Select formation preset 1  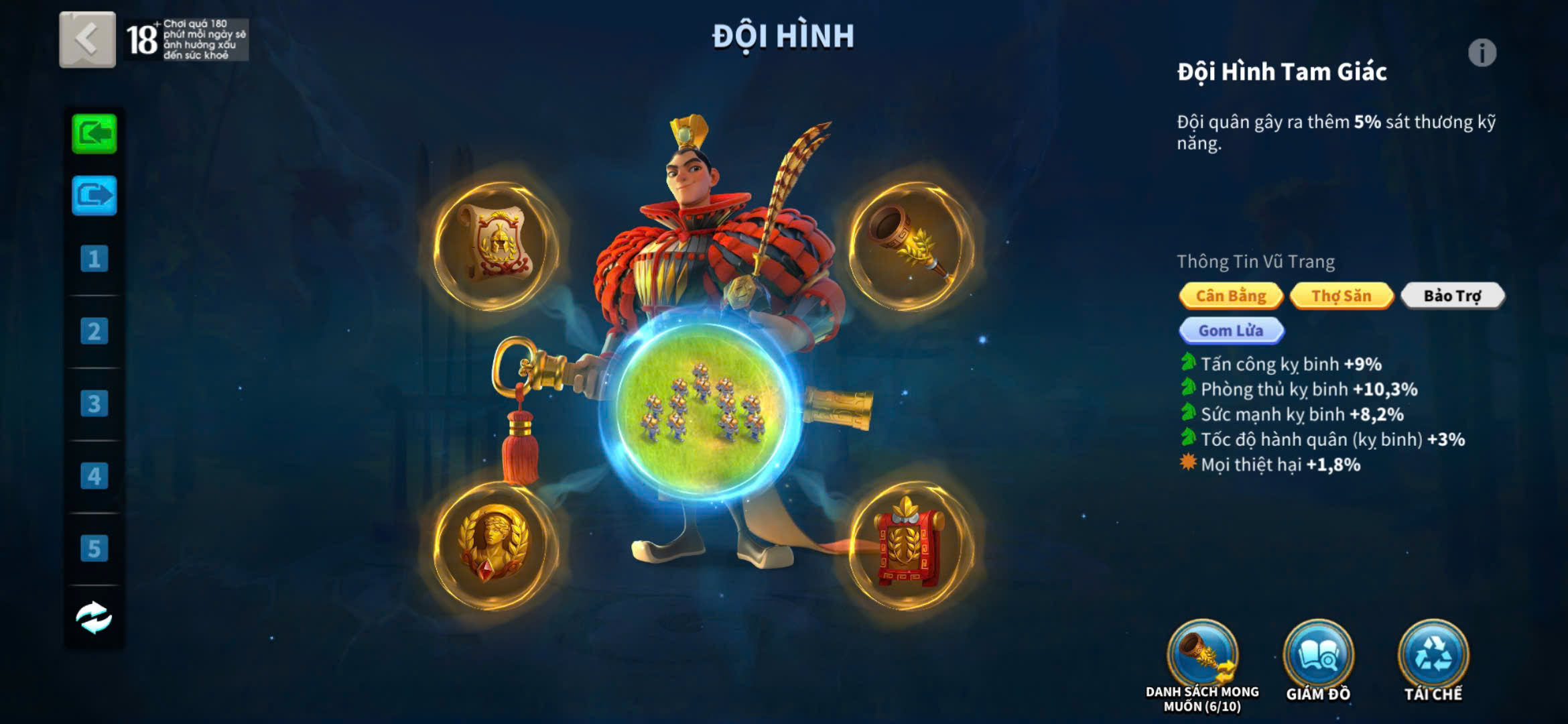94,259
